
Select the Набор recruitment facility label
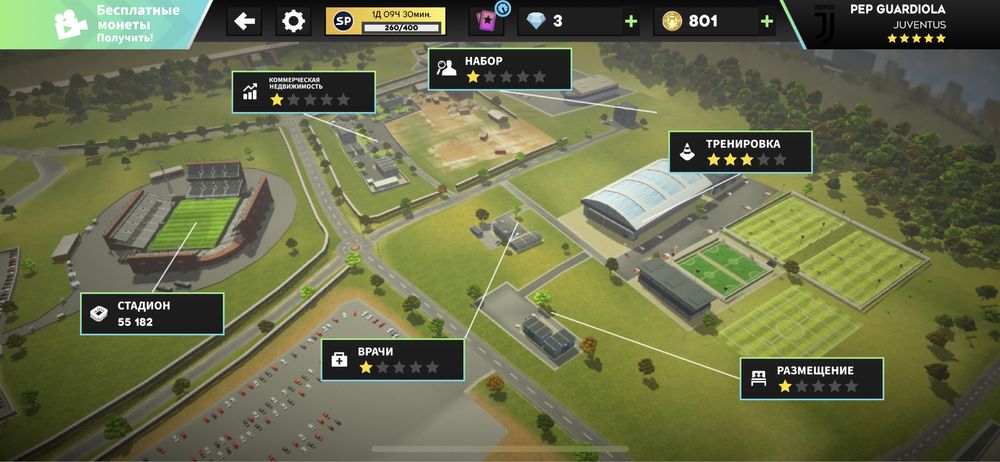pos(501,69)
